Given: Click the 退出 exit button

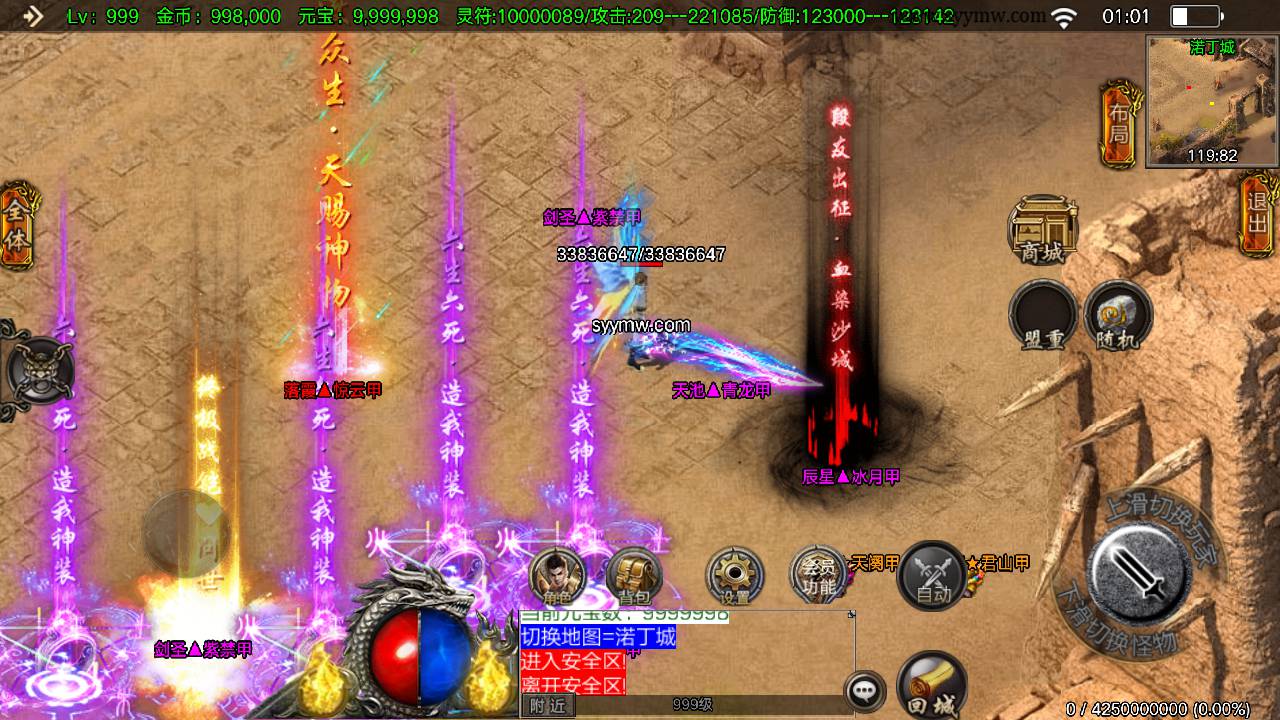Looking at the screenshot, I should coord(1257,208).
